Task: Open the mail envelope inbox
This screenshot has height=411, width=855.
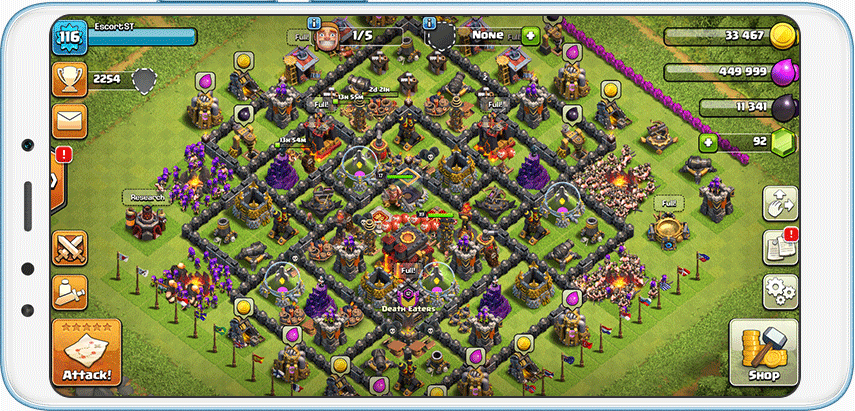Action: tap(70, 121)
